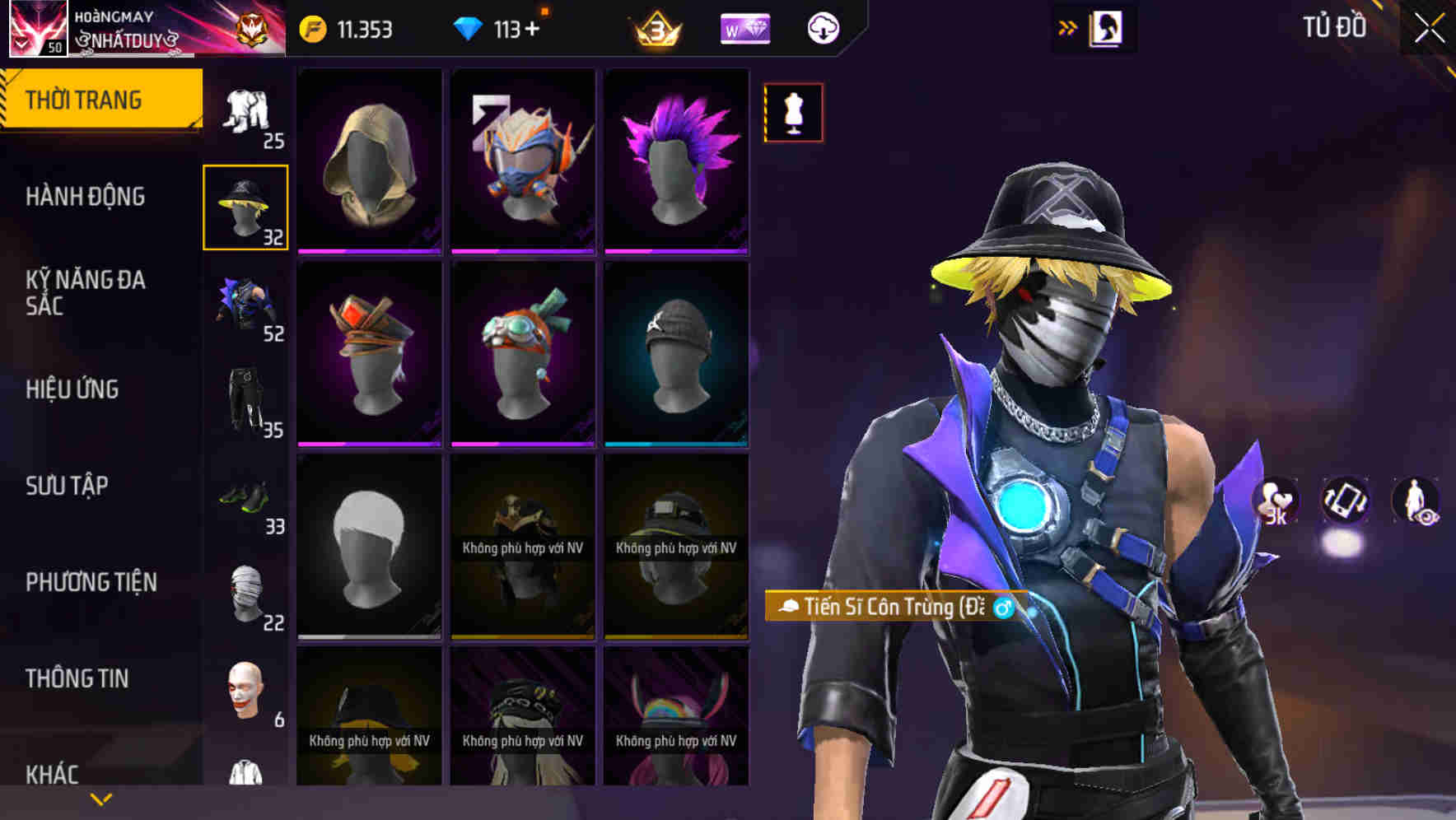This screenshot has width=1456, height=820.
Task: Open the outfit collection book icon
Action: pos(1107,27)
